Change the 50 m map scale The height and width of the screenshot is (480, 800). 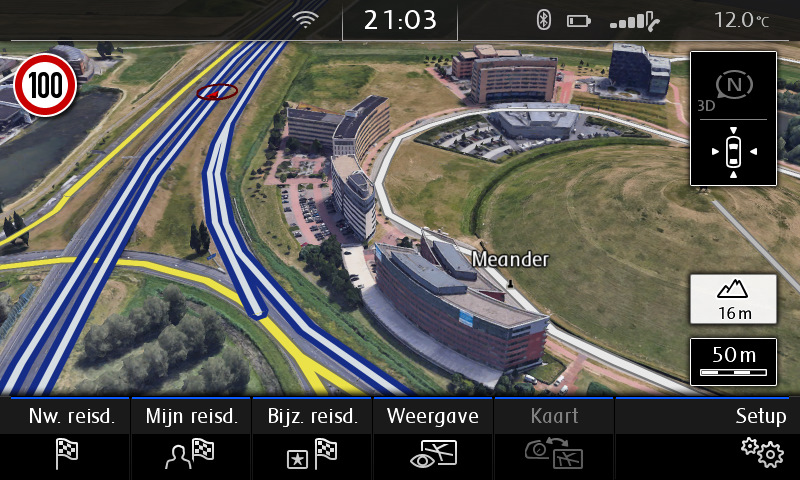point(733,361)
